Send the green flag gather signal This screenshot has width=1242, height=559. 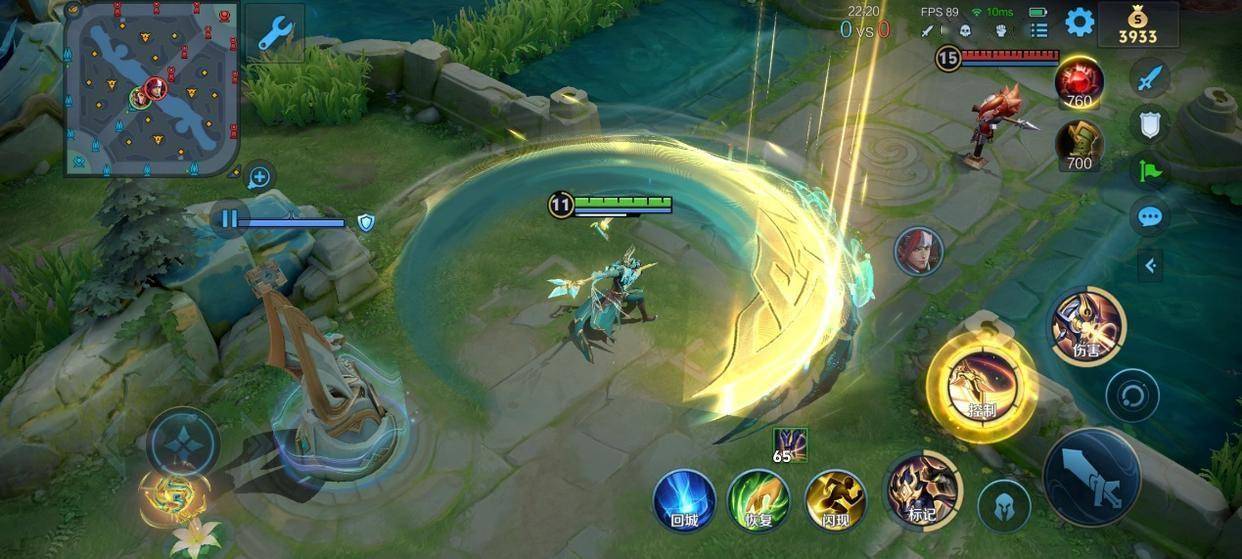pos(1150,170)
